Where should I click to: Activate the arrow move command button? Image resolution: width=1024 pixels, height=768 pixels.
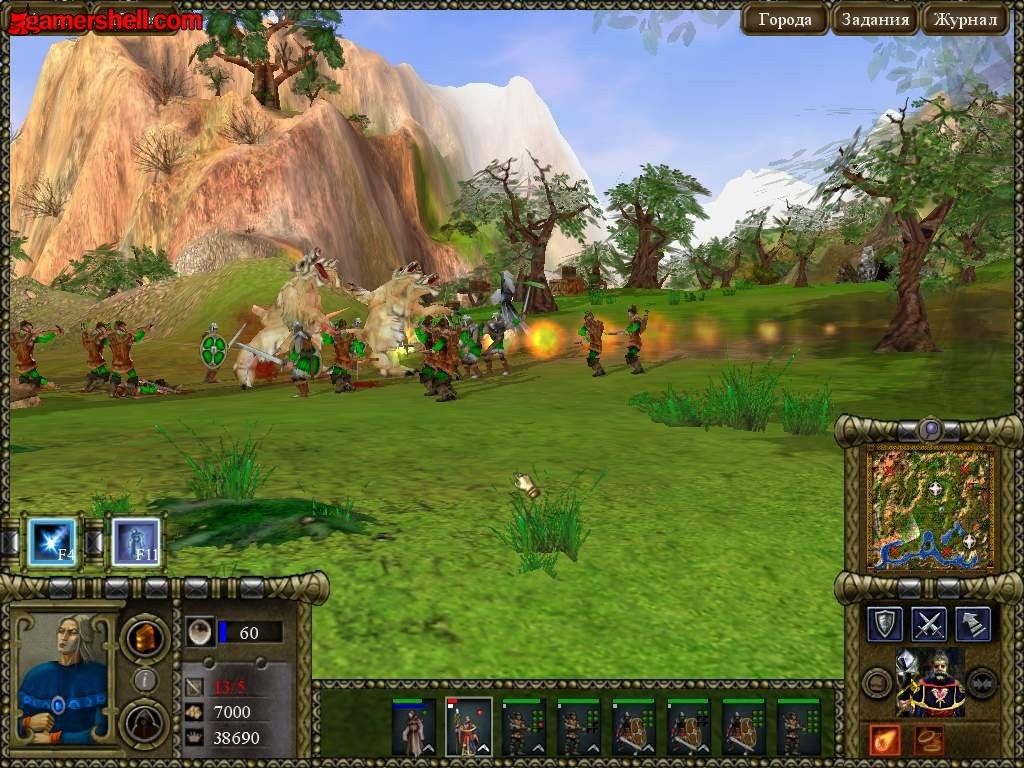pyautogui.click(x=973, y=623)
